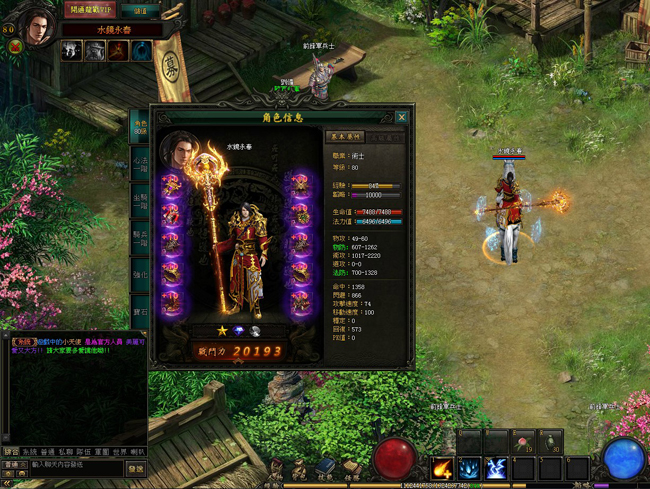This screenshot has height=489, width=650.
Task: Select the blue hooded figure buff icon
Action: (x=143, y=51)
